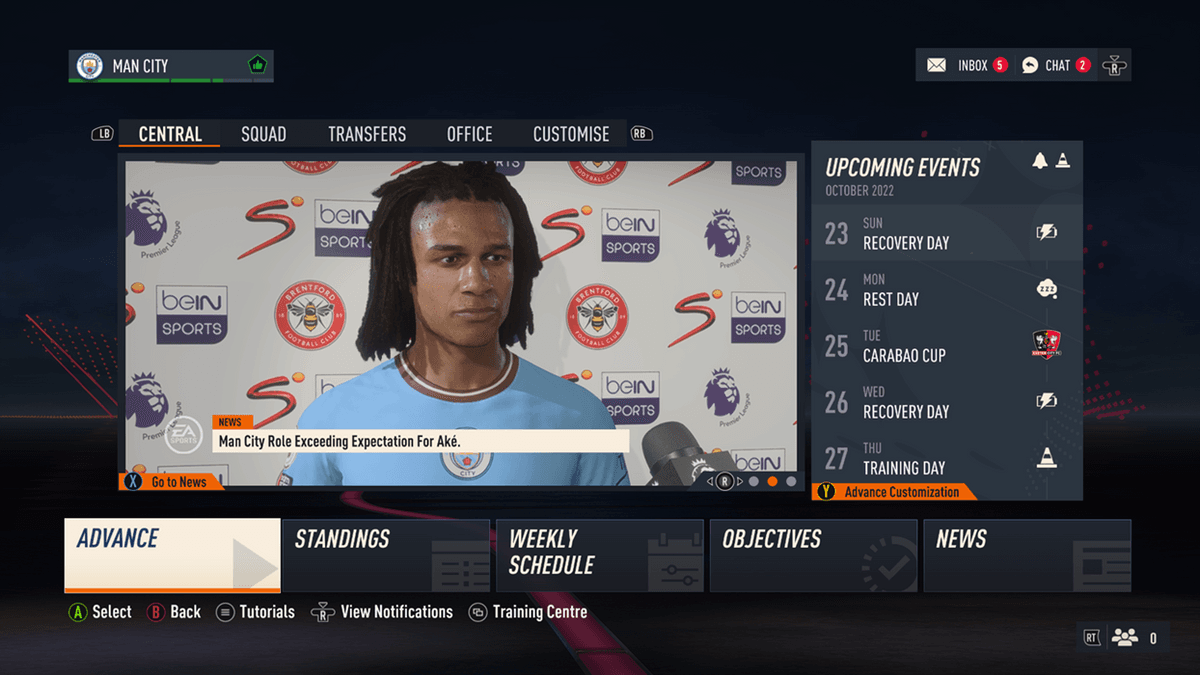Select the Tuesday 25 Carabao Cup match
The width and height of the screenshot is (1200, 675).
click(x=946, y=345)
